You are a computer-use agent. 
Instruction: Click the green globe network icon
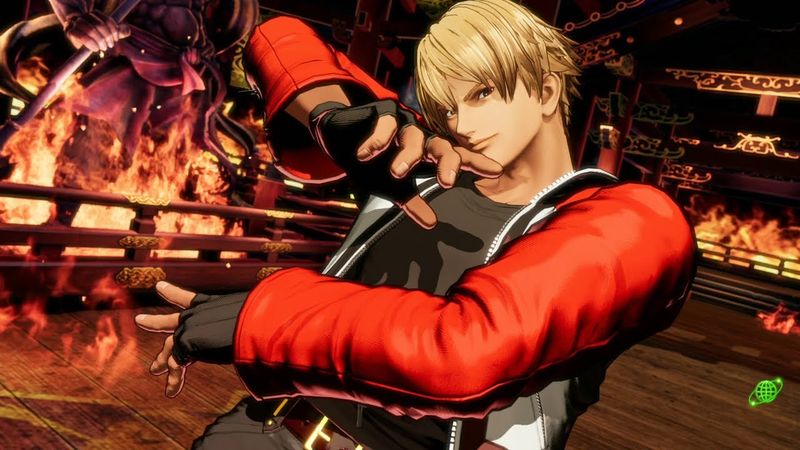(x=766, y=391)
